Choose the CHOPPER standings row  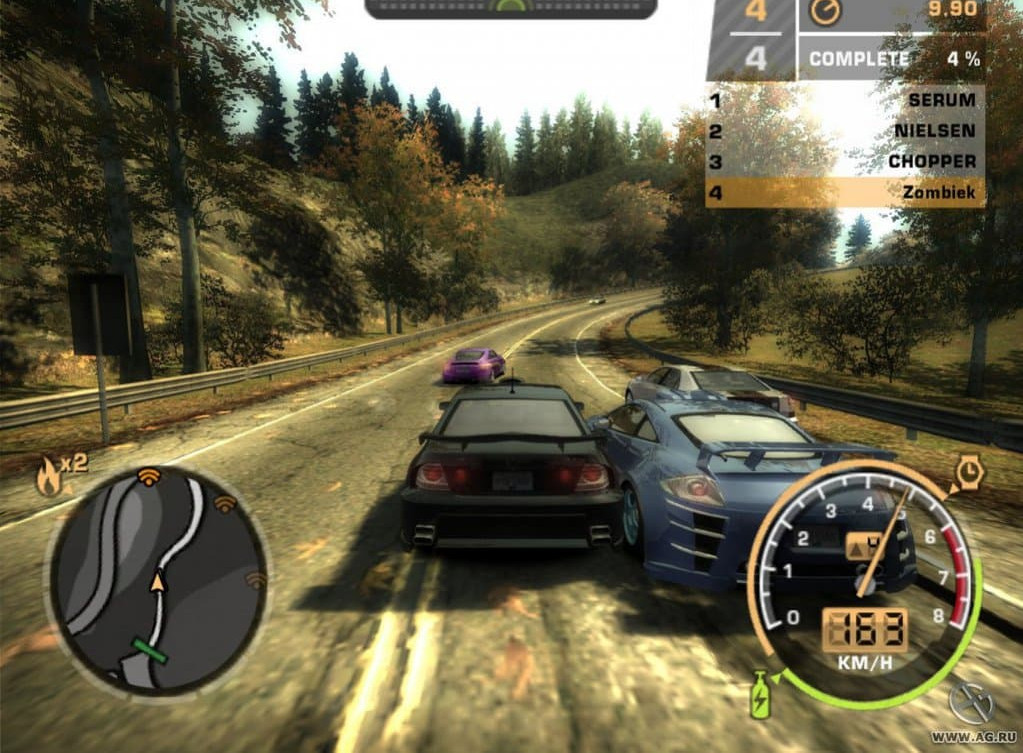click(845, 161)
